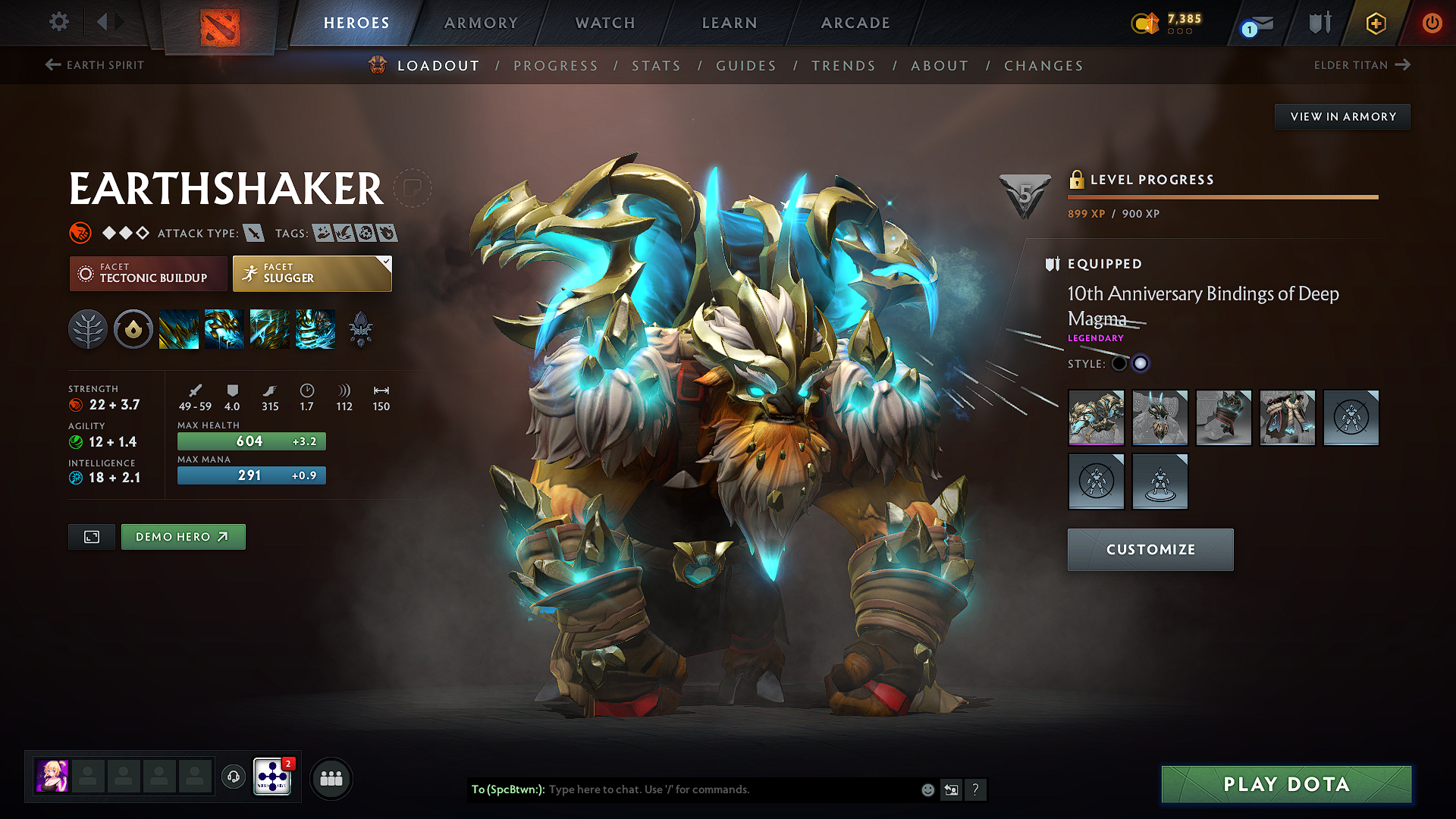The width and height of the screenshot is (1456, 819).
Task: Switch to the Tectonic Buildup facet
Action: tap(148, 273)
